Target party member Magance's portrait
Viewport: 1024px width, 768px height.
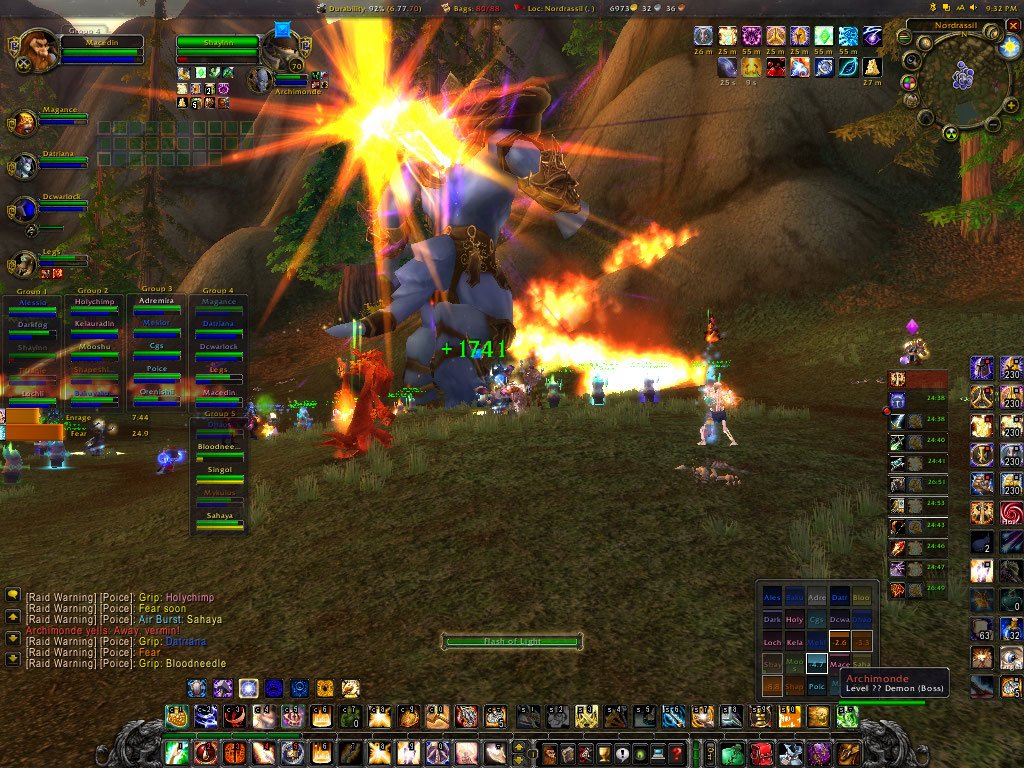tap(24, 122)
